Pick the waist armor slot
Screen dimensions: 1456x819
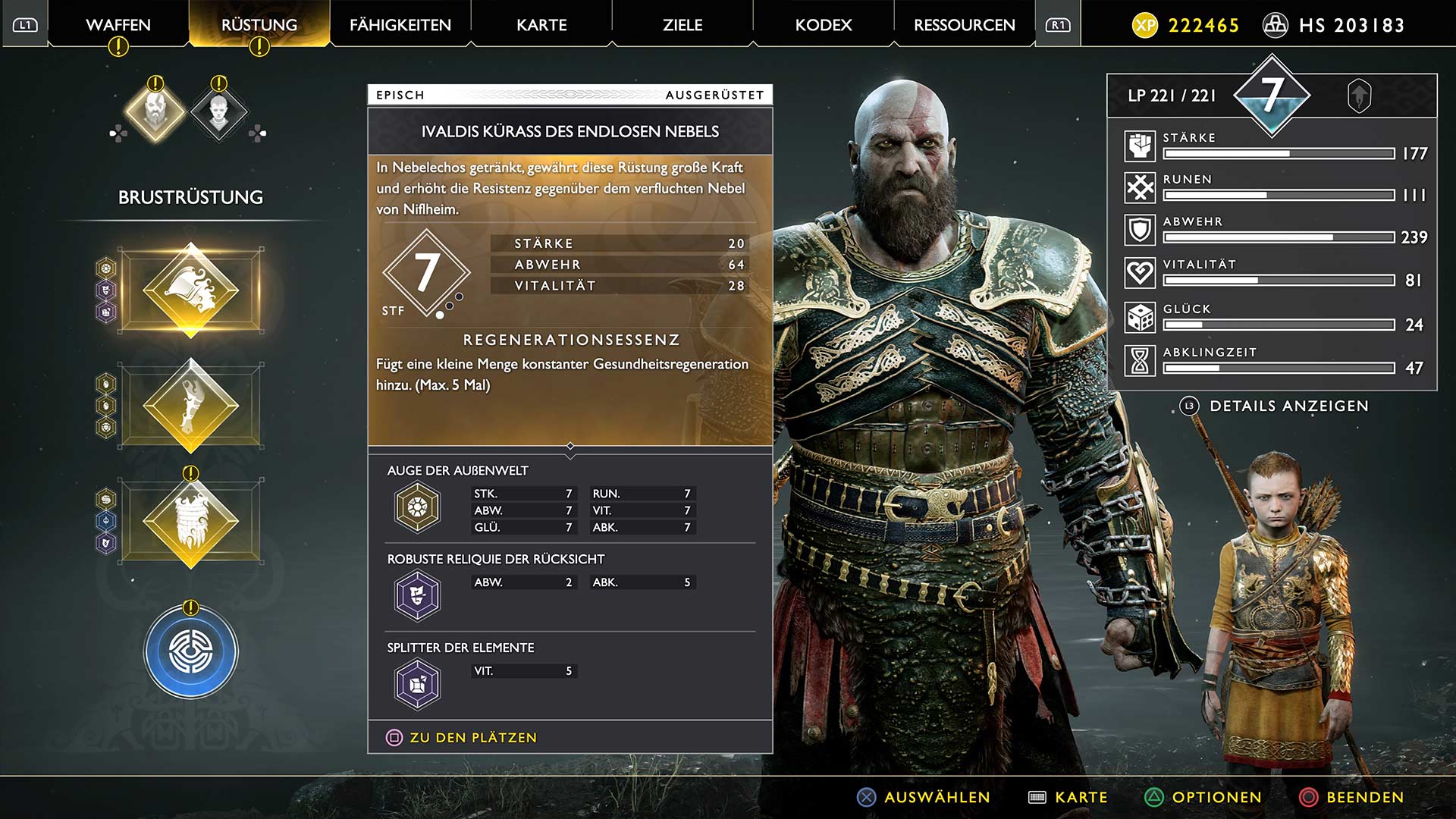point(191,521)
